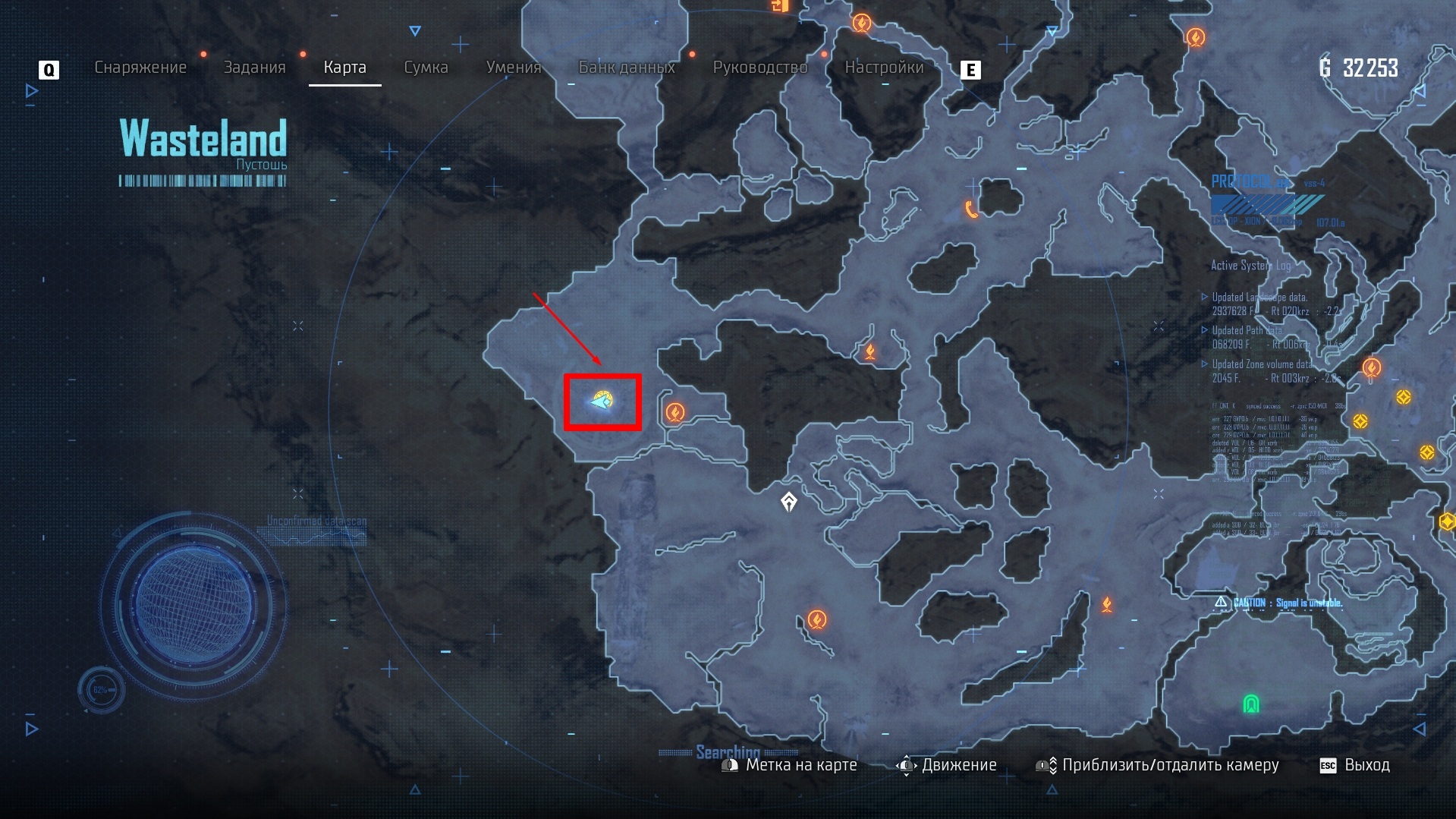Select the white player position marker
The height and width of the screenshot is (819, 1456).
[789, 502]
